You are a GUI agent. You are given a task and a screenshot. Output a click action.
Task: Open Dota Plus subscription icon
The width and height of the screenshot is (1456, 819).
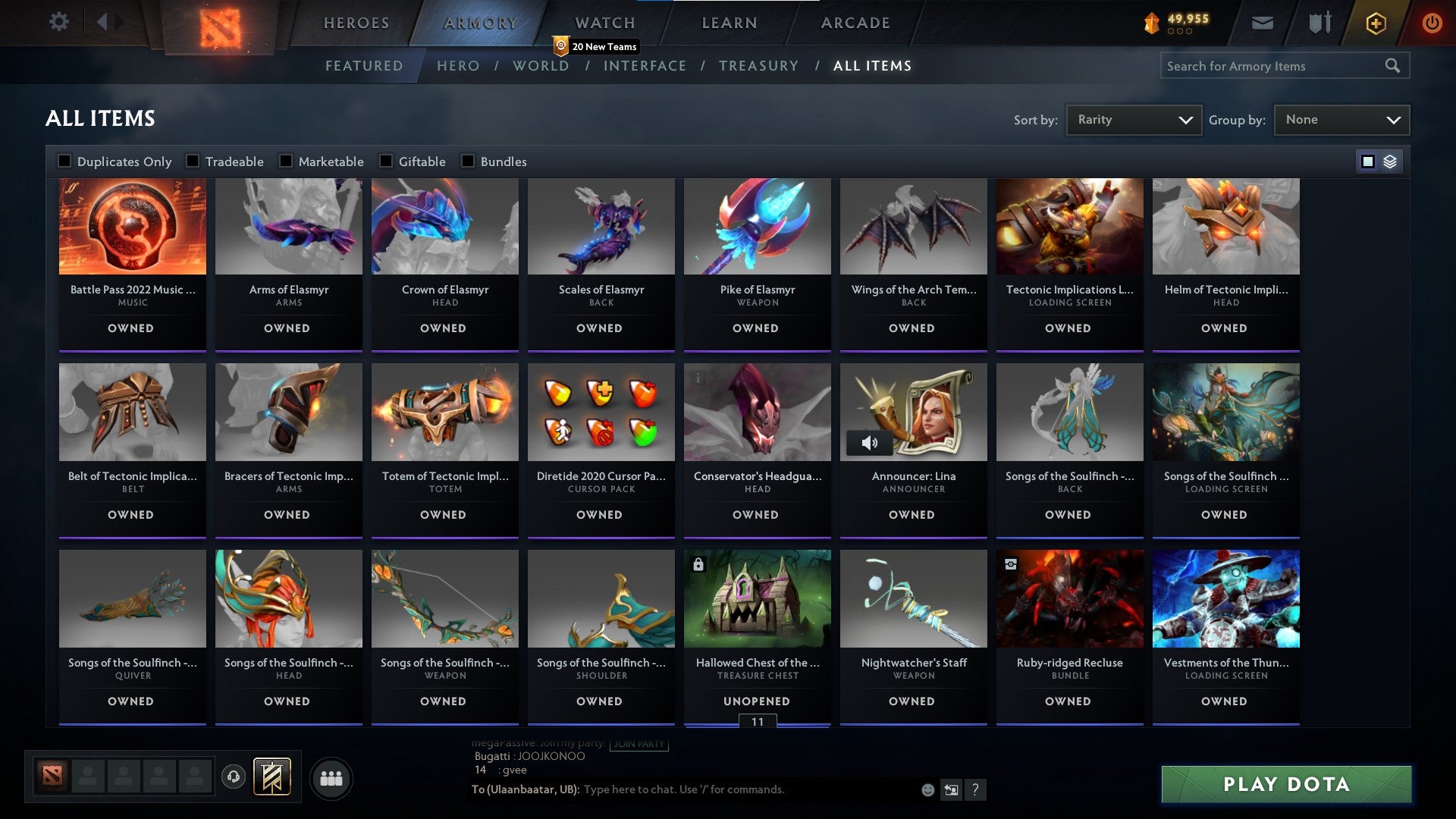point(1376,22)
